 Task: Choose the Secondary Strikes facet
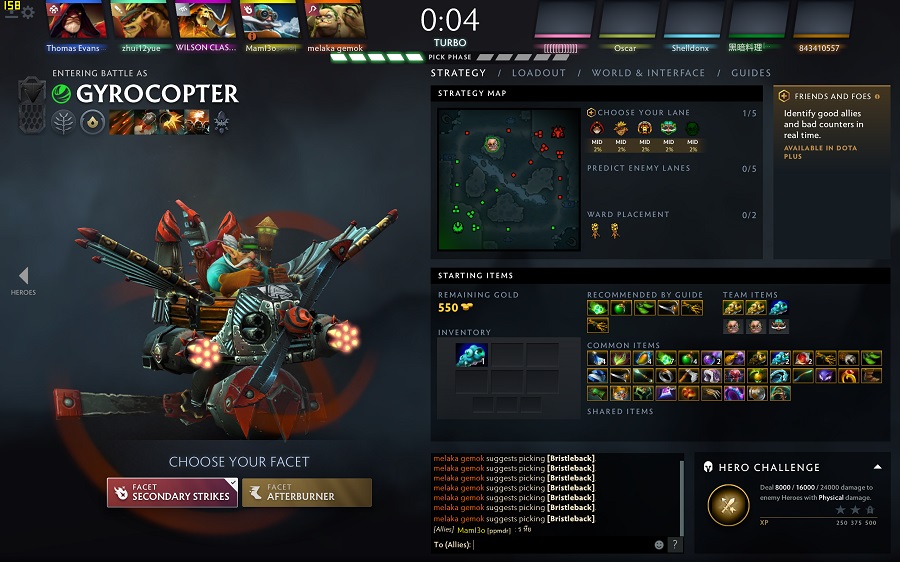(172, 492)
